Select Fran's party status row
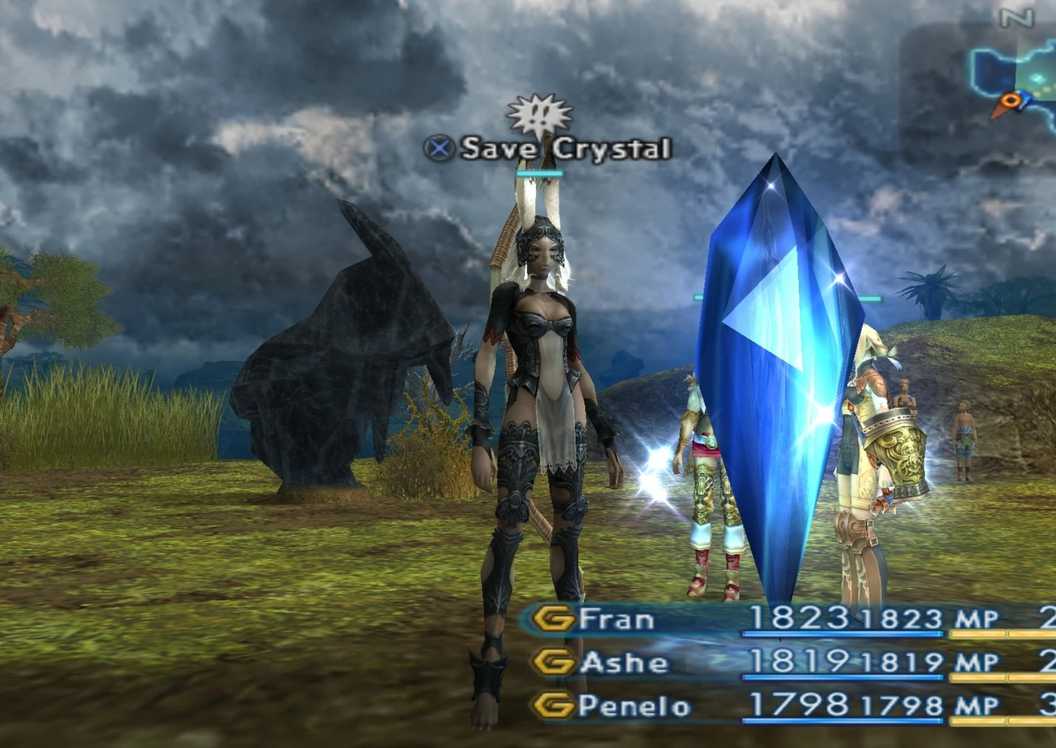 (x=616, y=620)
